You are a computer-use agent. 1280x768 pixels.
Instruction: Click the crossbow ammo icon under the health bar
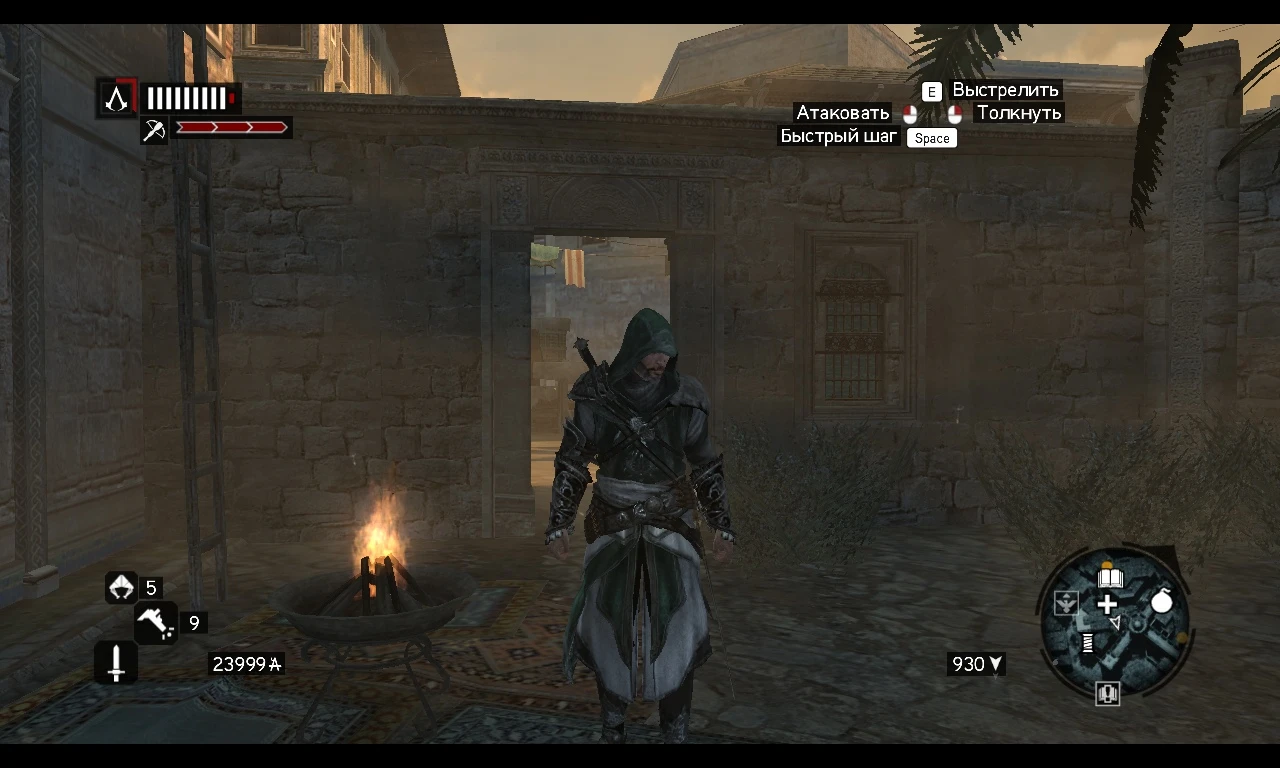pos(153,128)
